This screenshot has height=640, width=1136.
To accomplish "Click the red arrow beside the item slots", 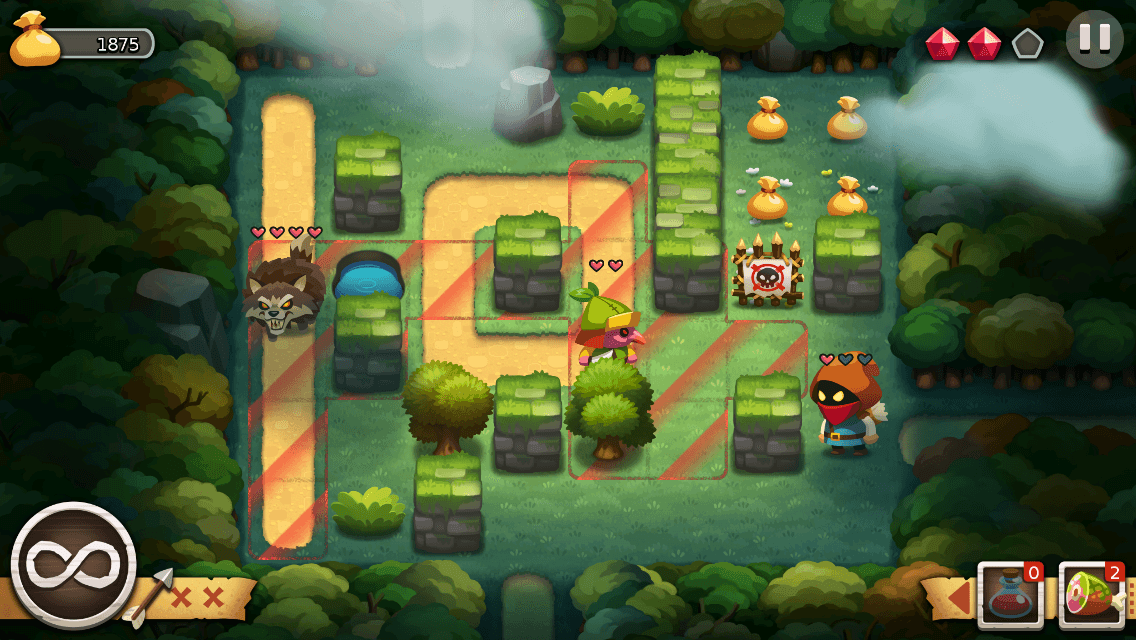I will coord(958,596).
